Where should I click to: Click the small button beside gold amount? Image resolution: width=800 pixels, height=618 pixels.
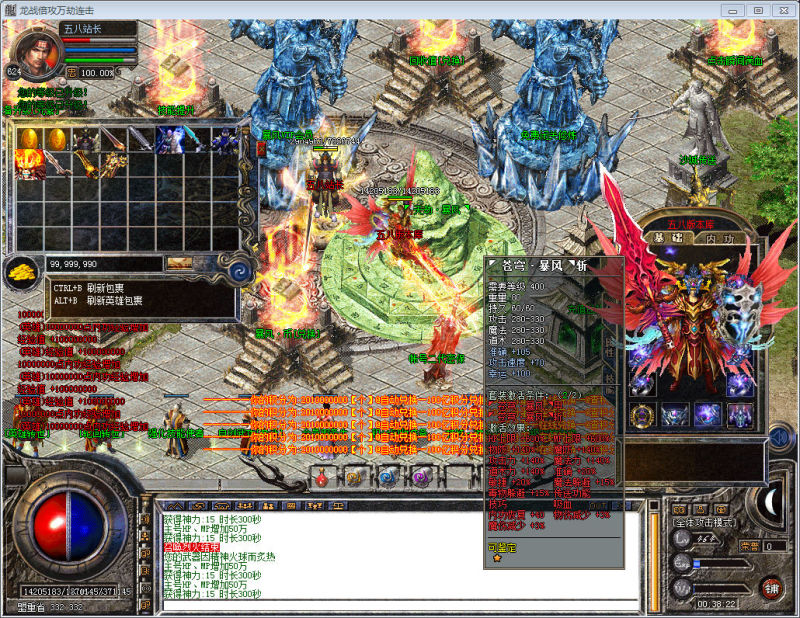click(x=181, y=263)
